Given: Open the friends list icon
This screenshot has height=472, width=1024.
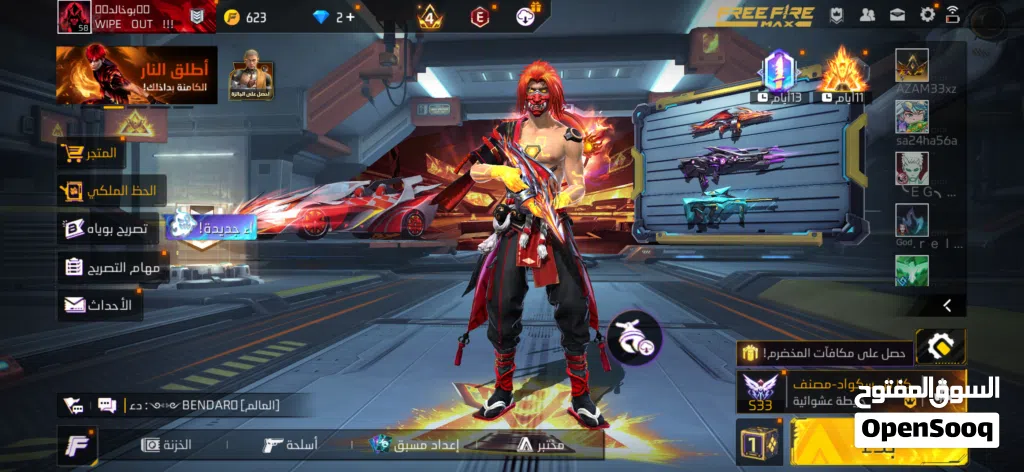Looking at the screenshot, I should point(867,15).
